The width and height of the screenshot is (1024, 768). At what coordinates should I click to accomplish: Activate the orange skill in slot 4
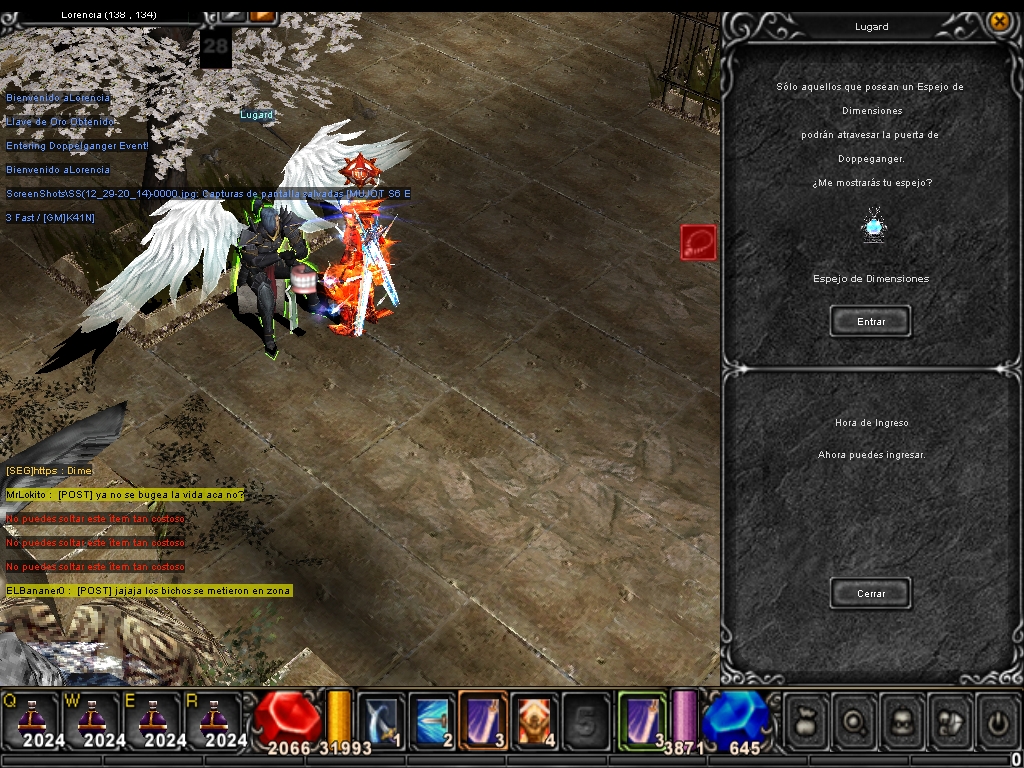pyautogui.click(x=534, y=720)
